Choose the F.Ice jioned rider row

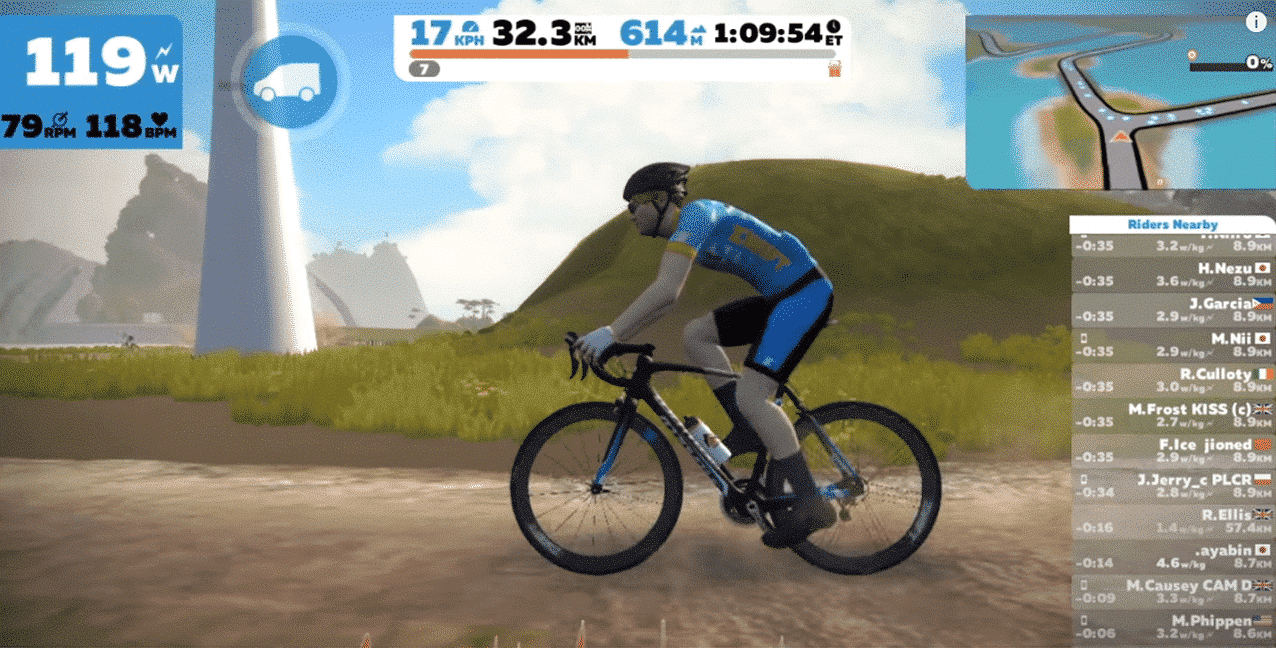[1172, 450]
